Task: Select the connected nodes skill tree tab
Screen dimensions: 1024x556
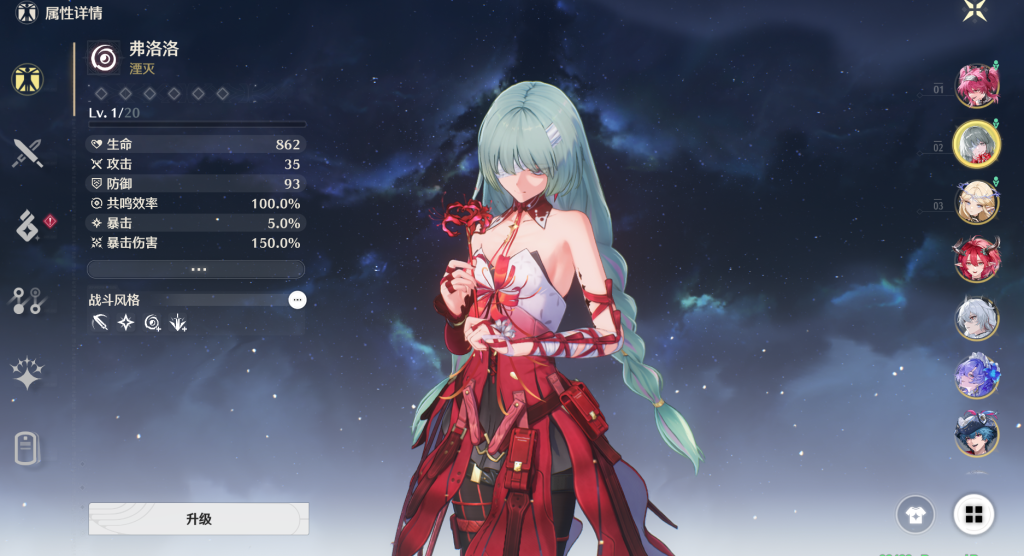Action: [27, 300]
